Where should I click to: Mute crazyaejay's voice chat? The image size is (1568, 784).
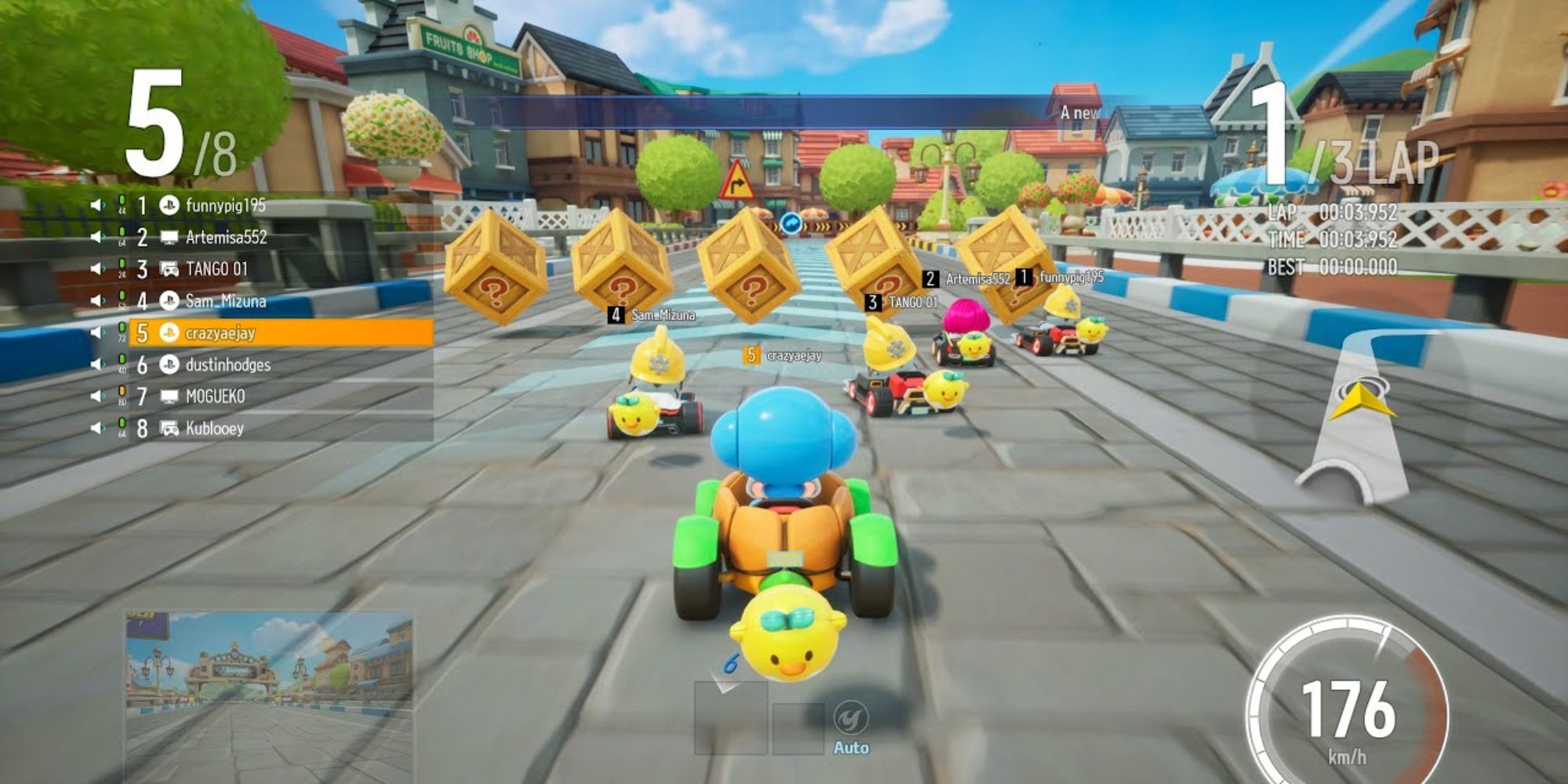click(x=95, y=332)
